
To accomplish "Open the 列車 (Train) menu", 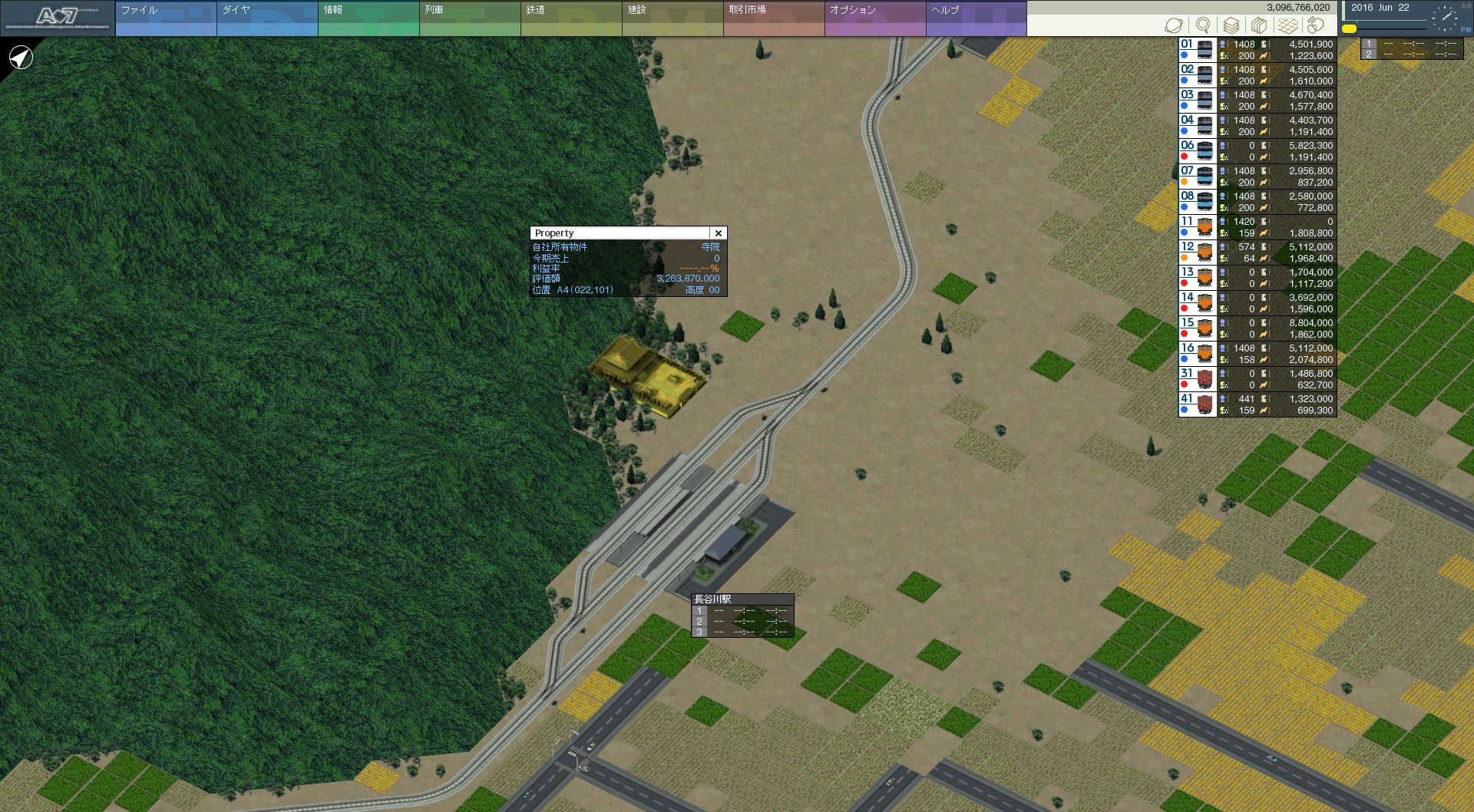I will coord(469,18).
